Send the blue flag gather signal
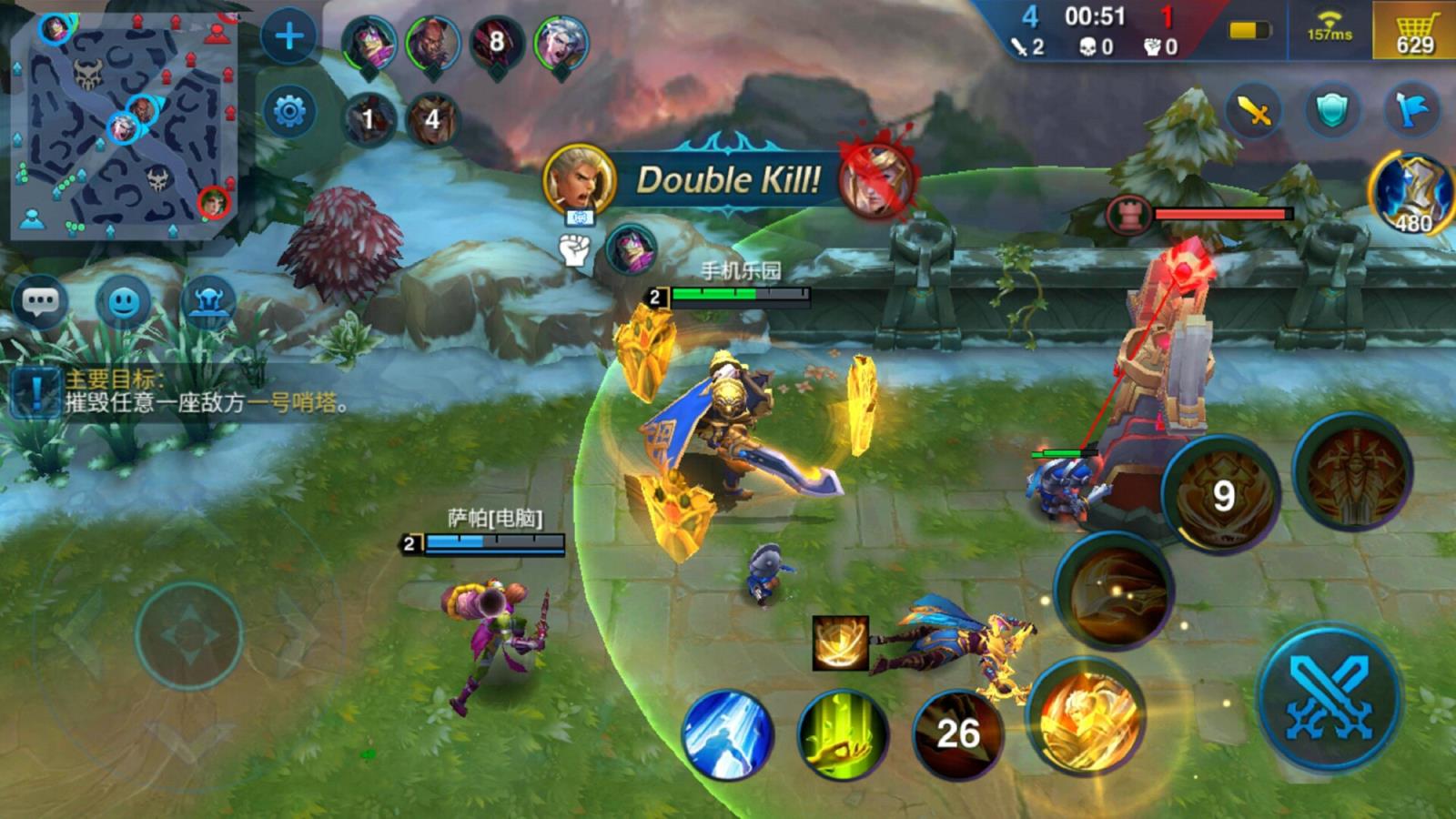The height and width of the screenshot is (819, 1456). [x=1411, y=112]
